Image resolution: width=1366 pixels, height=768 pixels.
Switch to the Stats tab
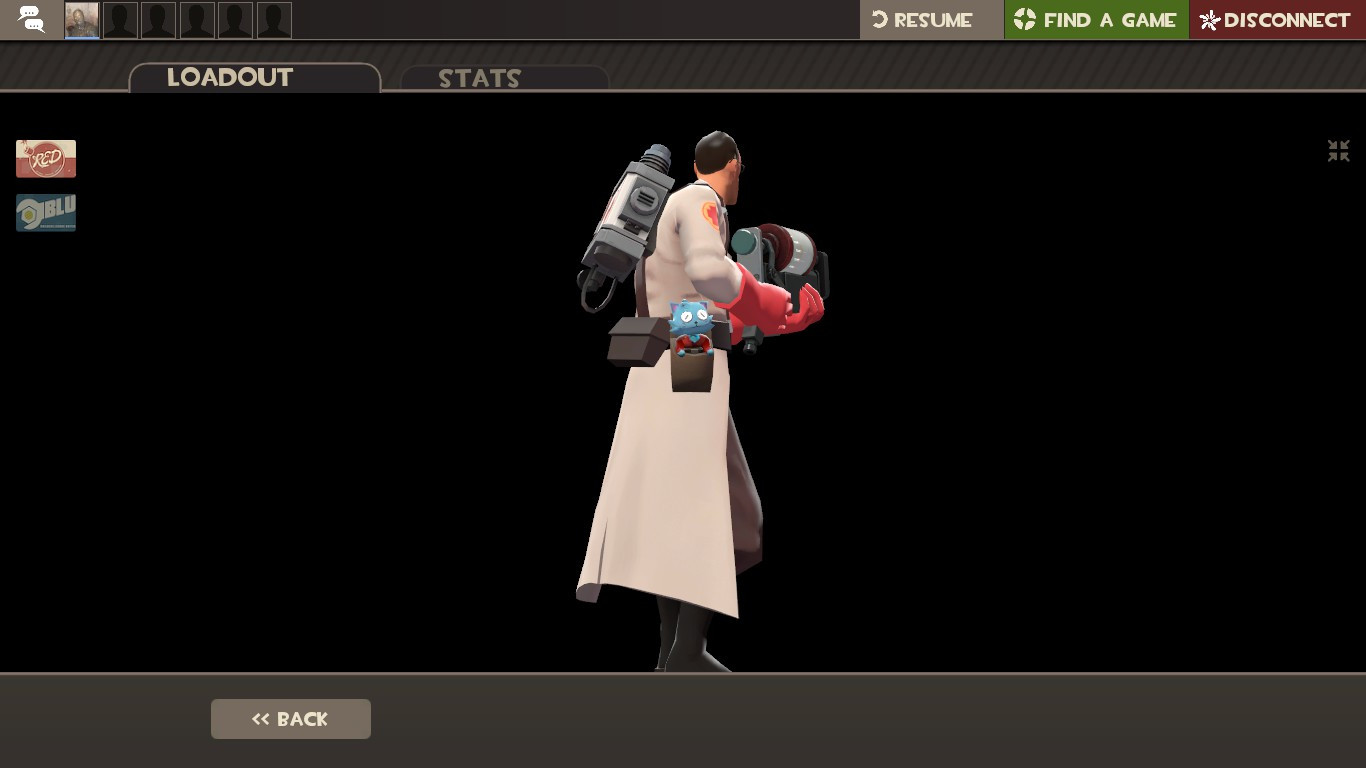pyautogui.click(x=480, y=79)
